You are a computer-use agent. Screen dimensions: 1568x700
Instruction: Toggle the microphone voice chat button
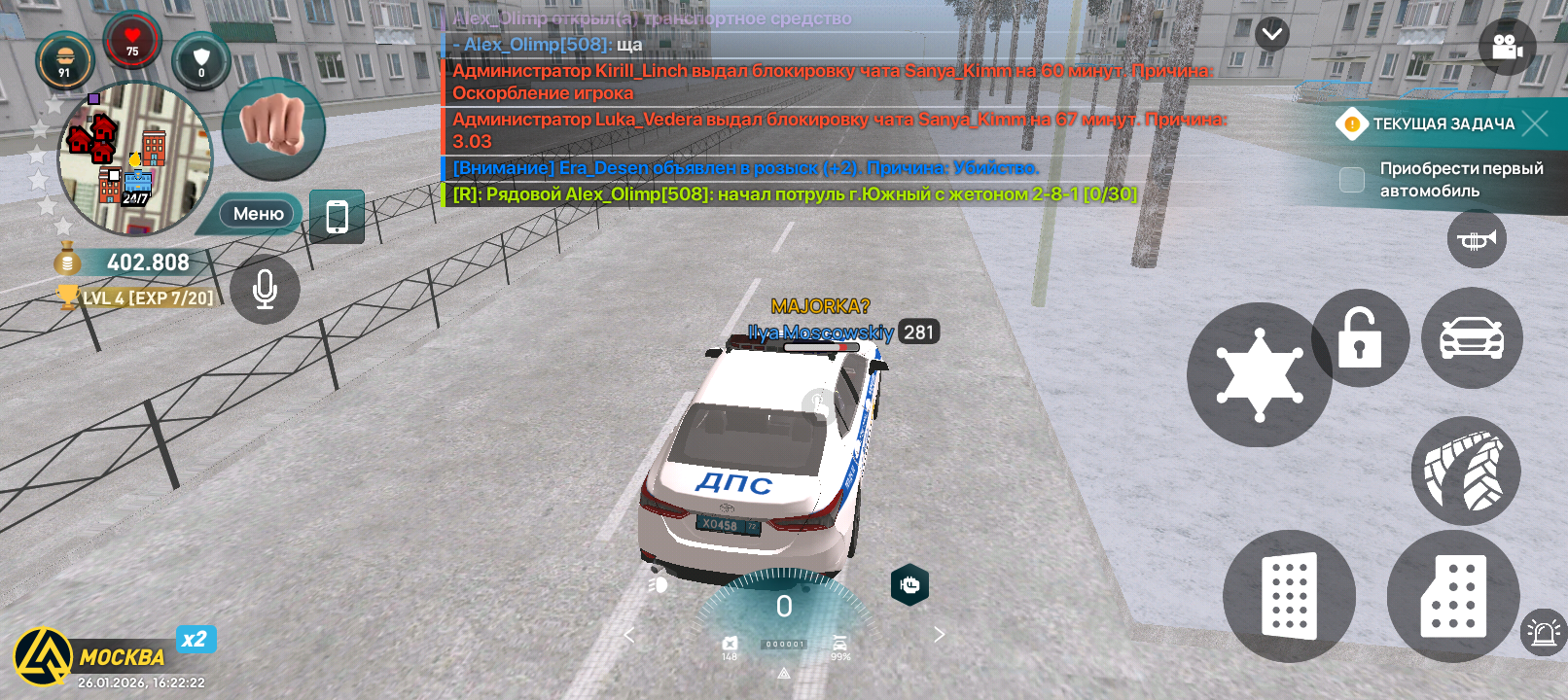(265, 289)
